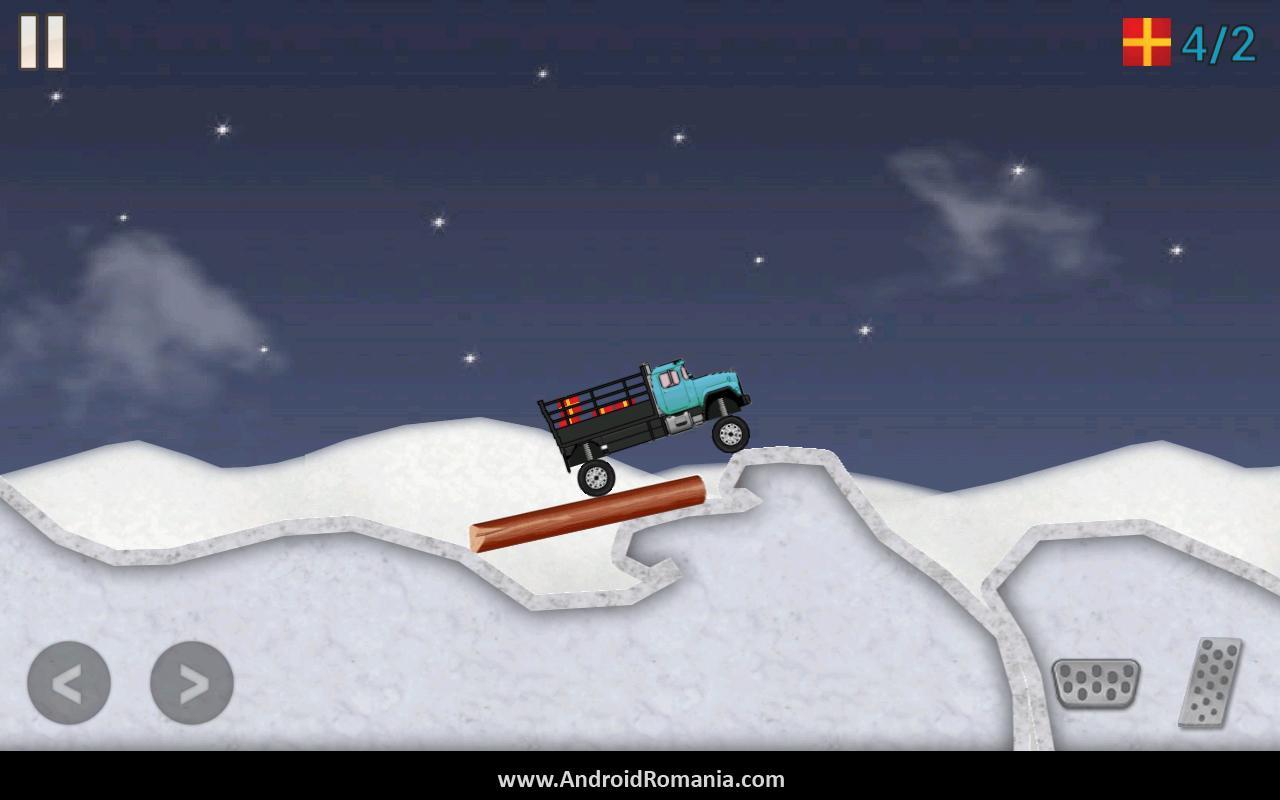Click the wooden log bridge
Viewport: 1280px width, 800px height.
click(x=590, y=510)
